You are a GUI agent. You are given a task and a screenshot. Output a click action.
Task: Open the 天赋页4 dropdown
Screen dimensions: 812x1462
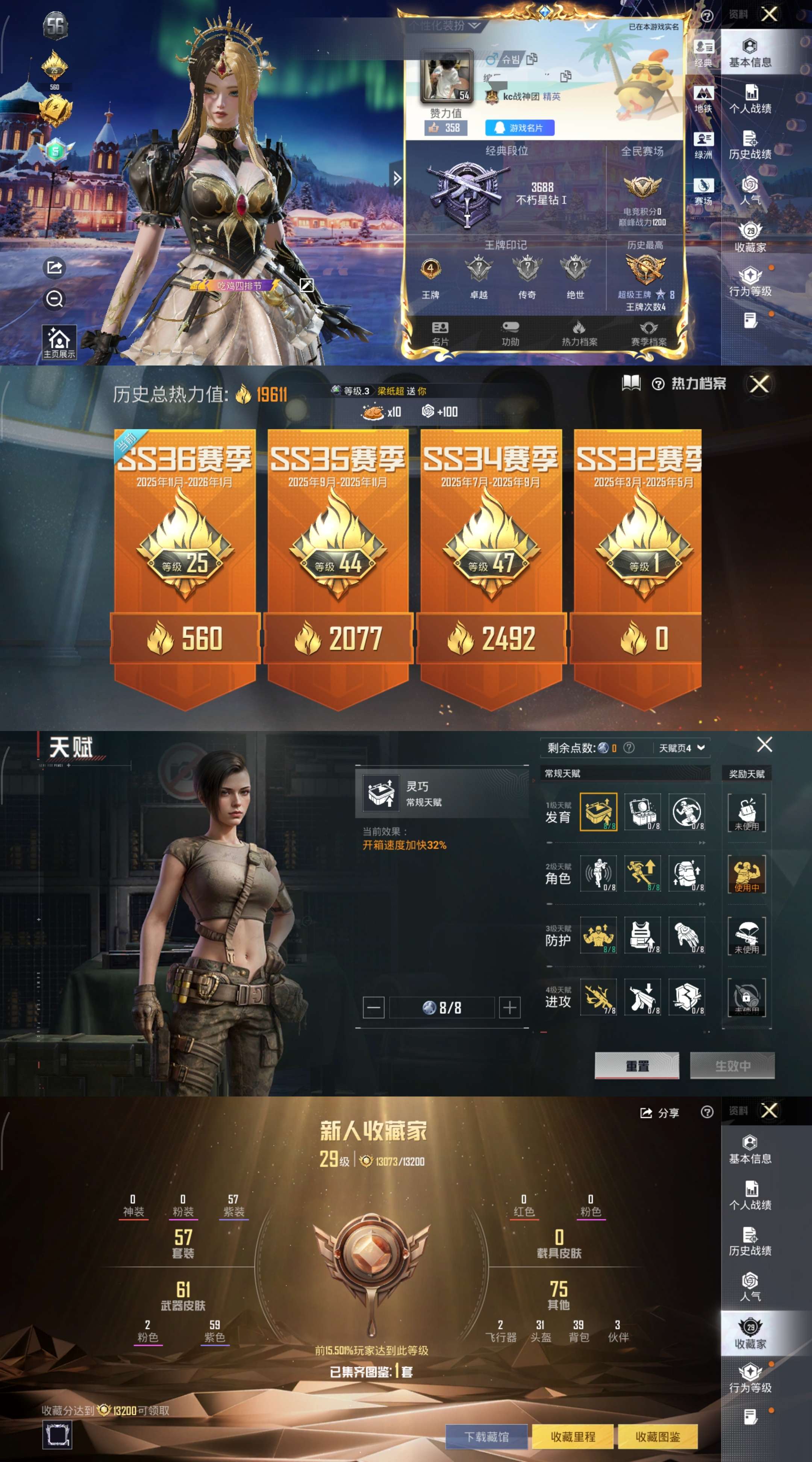click(682, 748)
